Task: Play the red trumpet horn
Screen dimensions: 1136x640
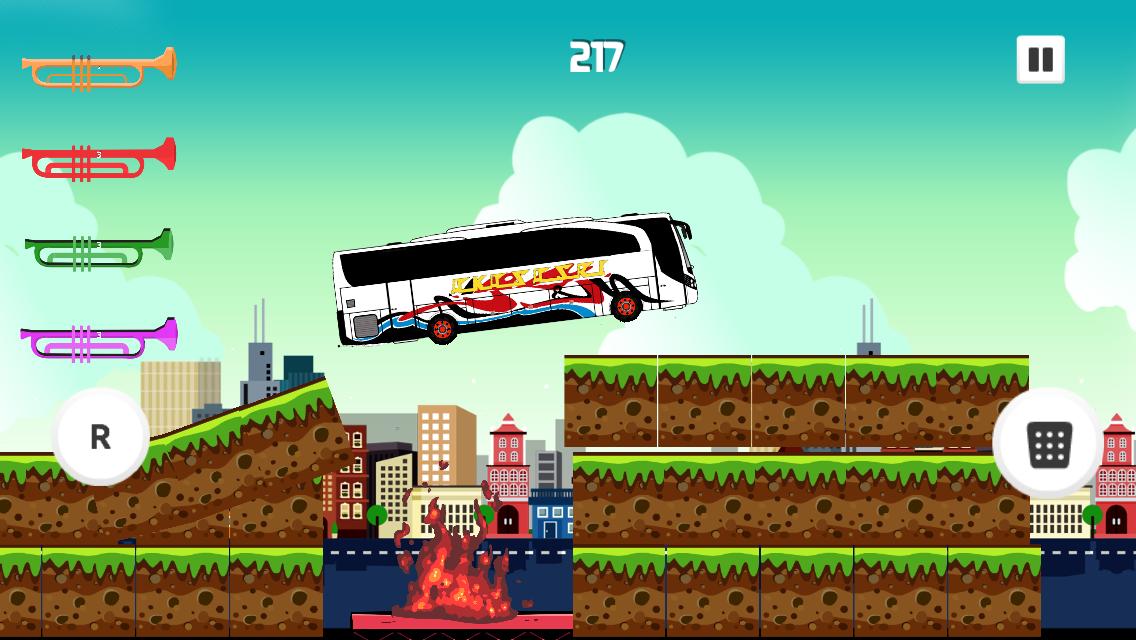Action: tap(99, 159)
